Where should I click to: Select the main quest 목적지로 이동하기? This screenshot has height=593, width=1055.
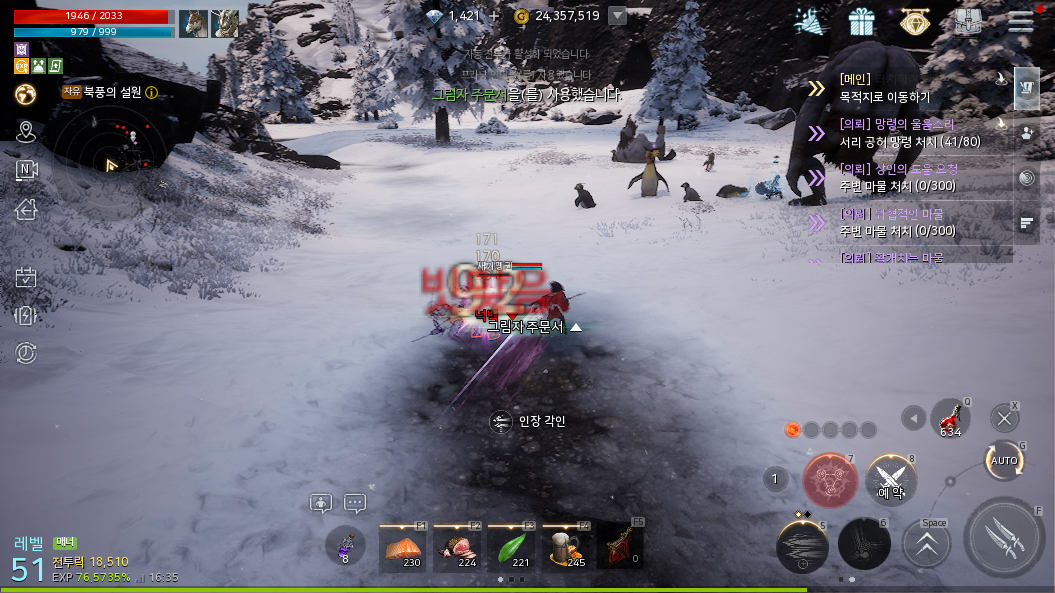(900, 88)
